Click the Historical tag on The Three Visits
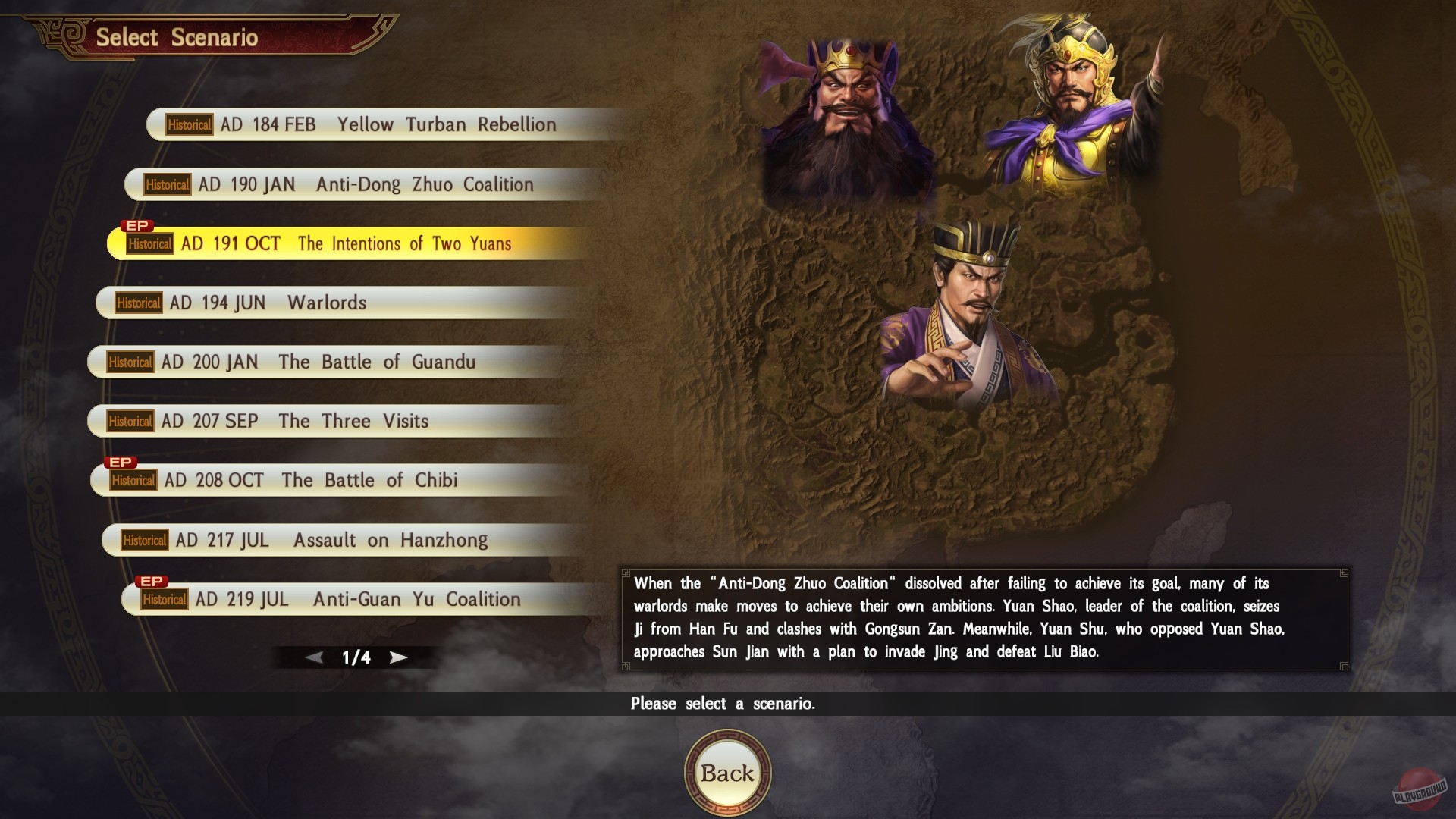The height and width of the screenshot is (819, 1456). coord(130,422)
